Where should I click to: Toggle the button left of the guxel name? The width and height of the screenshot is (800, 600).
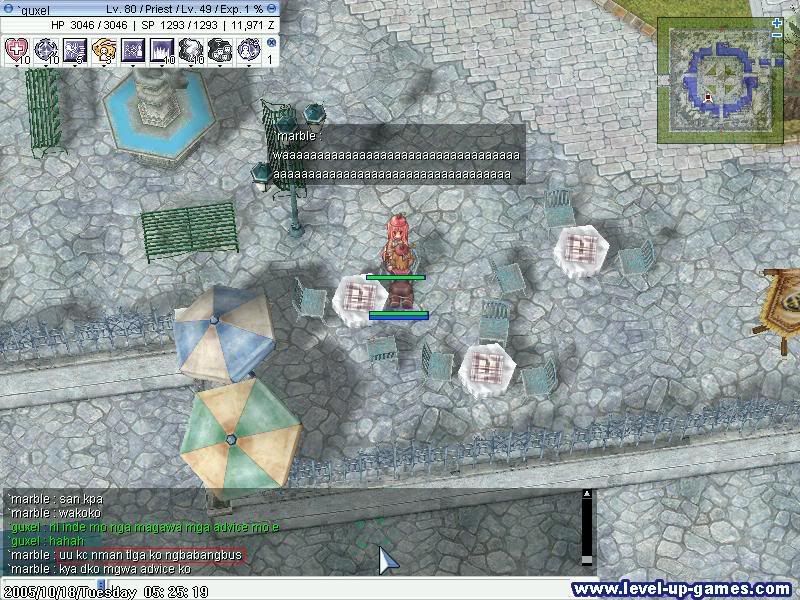coord(7,9)
